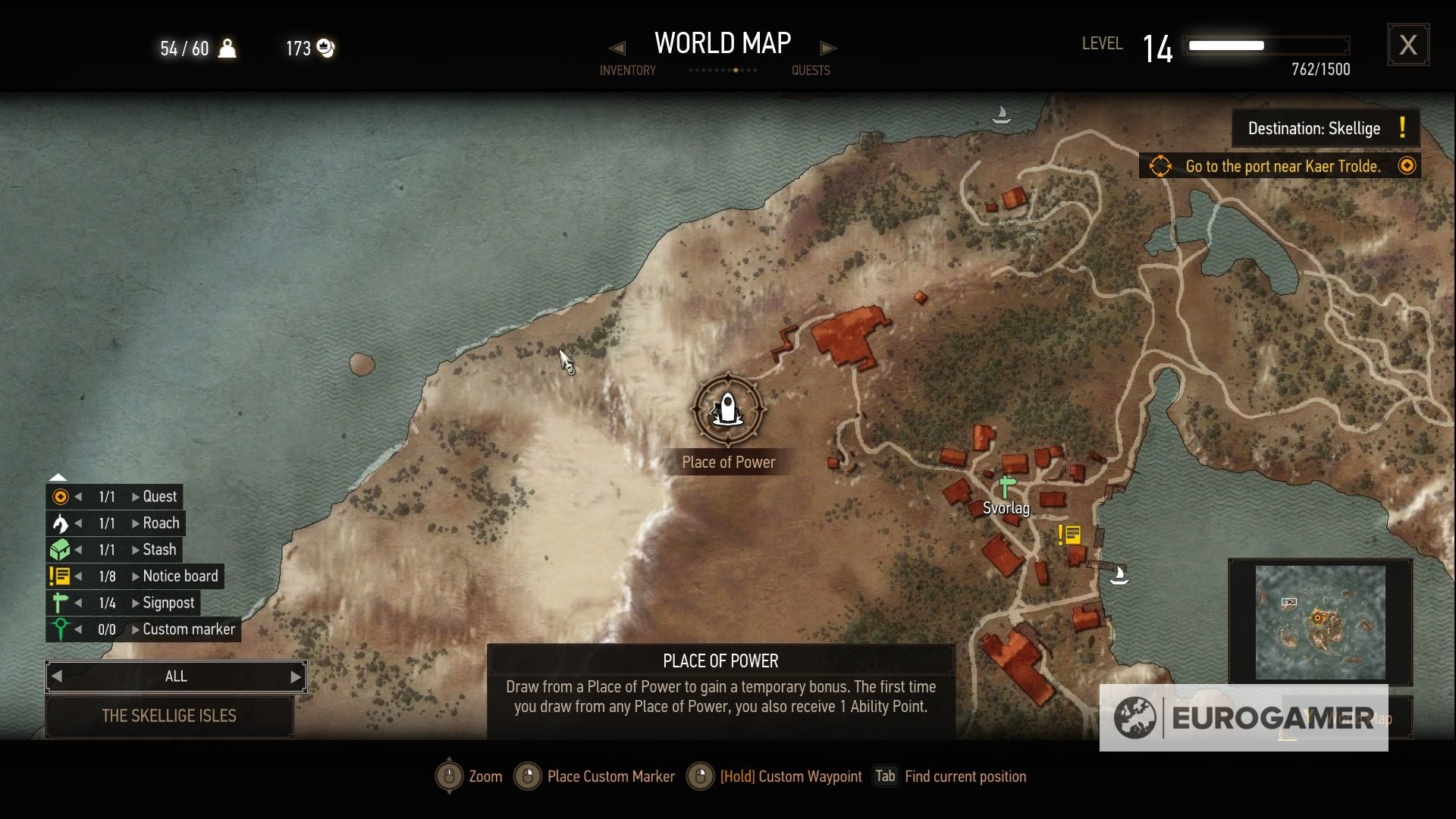This screenshot has width=1456, height=819.
Task: Click the green Stash chest icon
Action: coord(59,549)
